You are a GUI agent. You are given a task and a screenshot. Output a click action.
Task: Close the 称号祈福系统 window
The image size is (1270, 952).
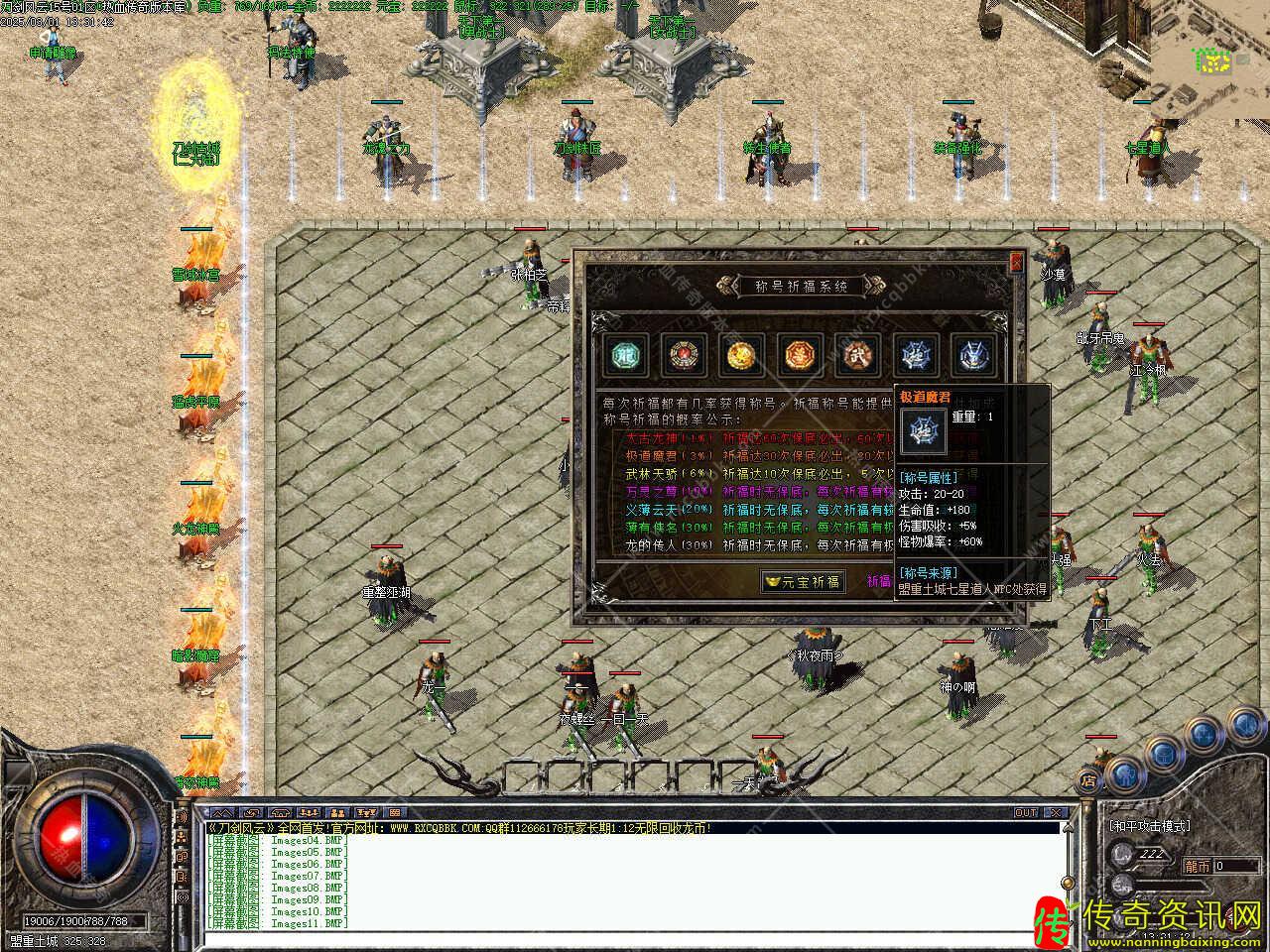(1016, 262)
